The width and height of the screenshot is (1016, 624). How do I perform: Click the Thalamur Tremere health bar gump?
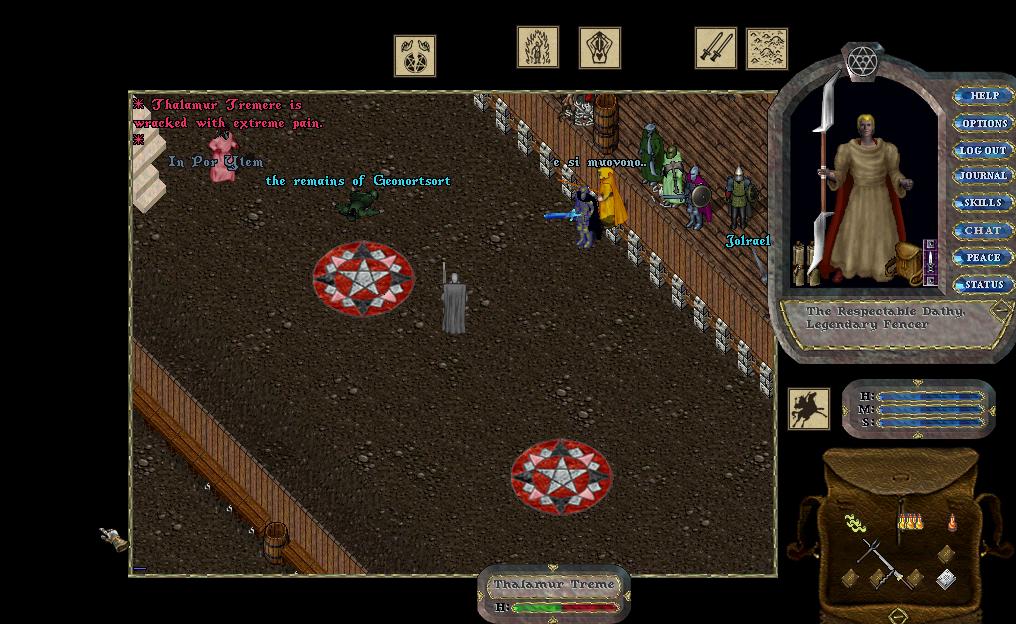[554, 594]
